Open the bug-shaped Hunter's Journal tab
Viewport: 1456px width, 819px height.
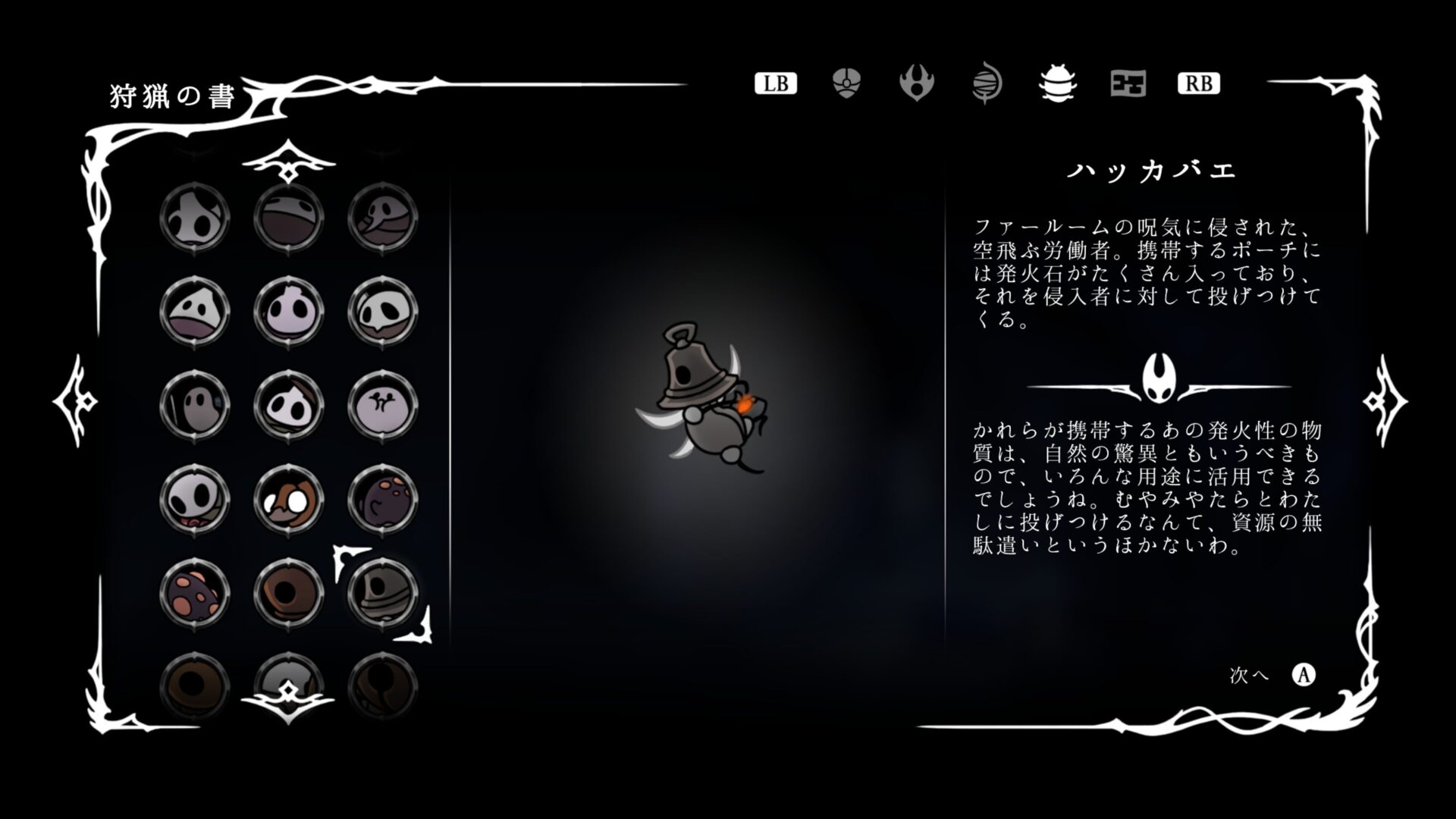point(1056,85)
